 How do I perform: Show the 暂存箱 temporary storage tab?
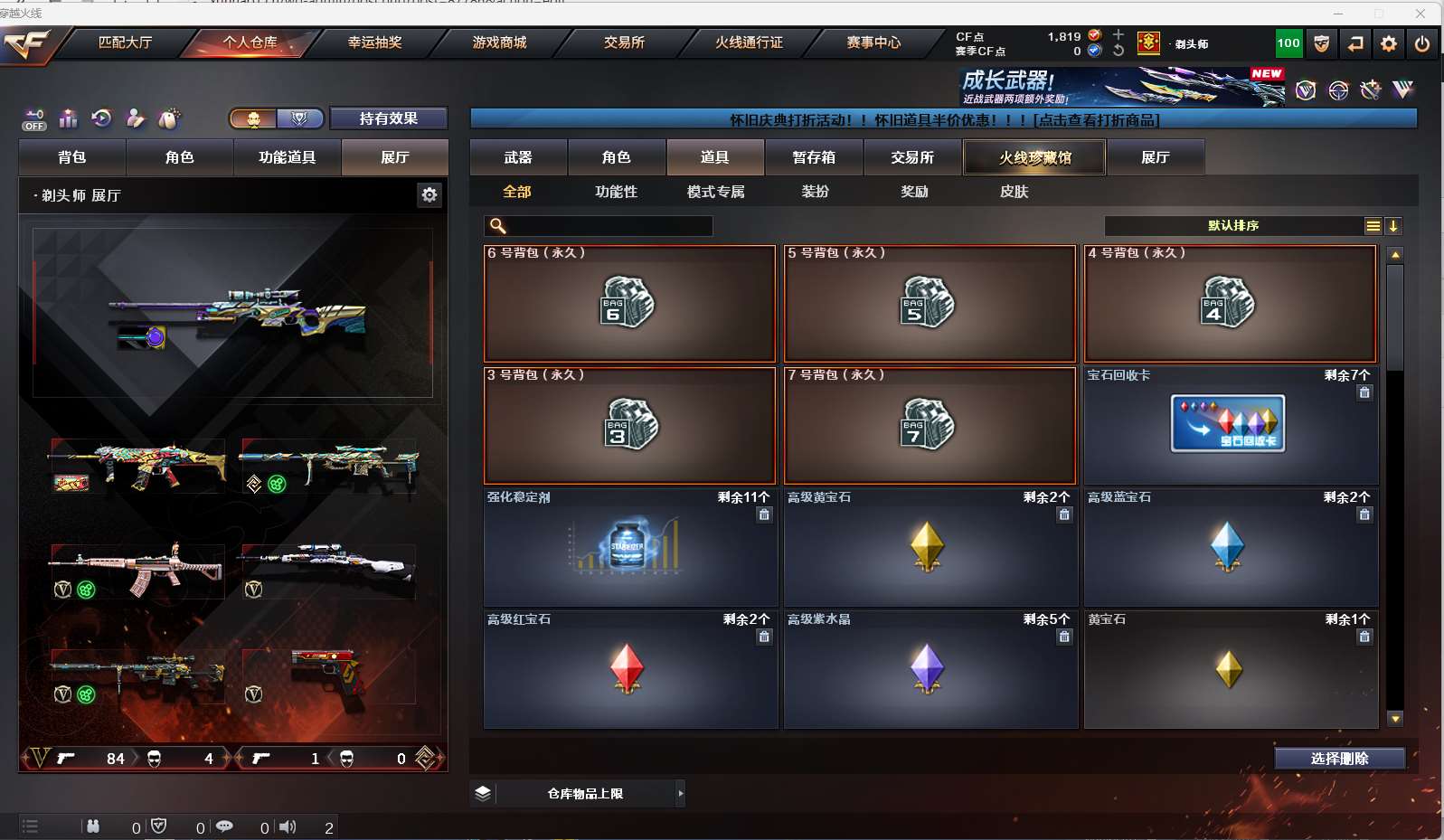pos(814,157)
